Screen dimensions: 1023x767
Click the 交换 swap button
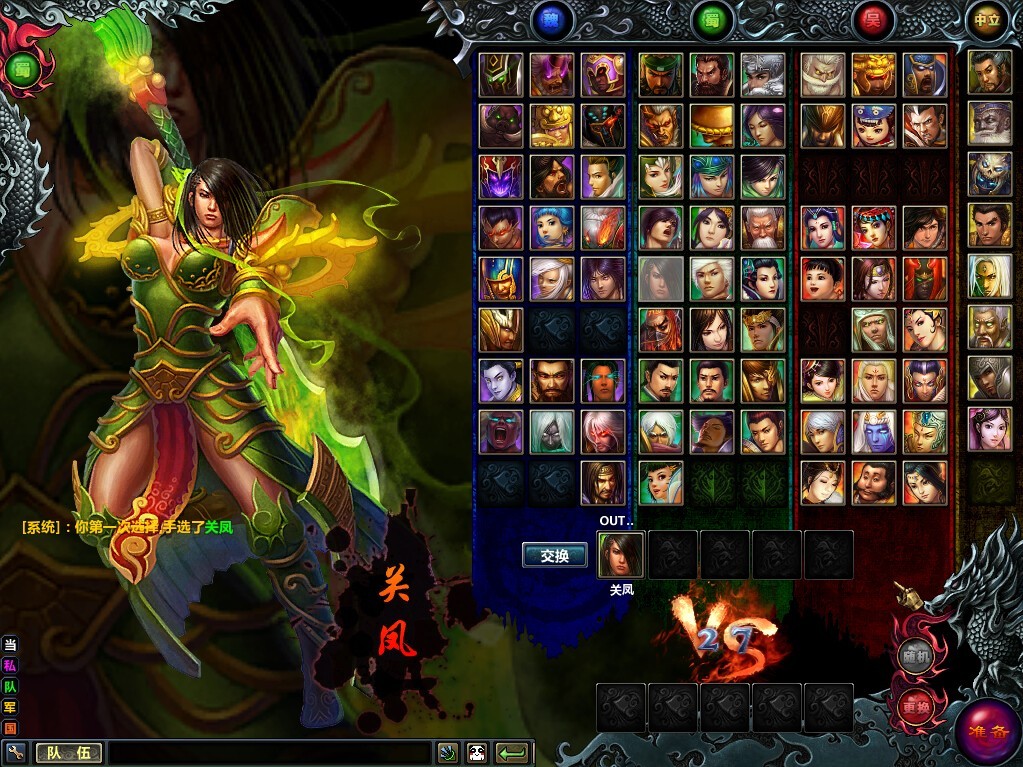pos(554,556)
